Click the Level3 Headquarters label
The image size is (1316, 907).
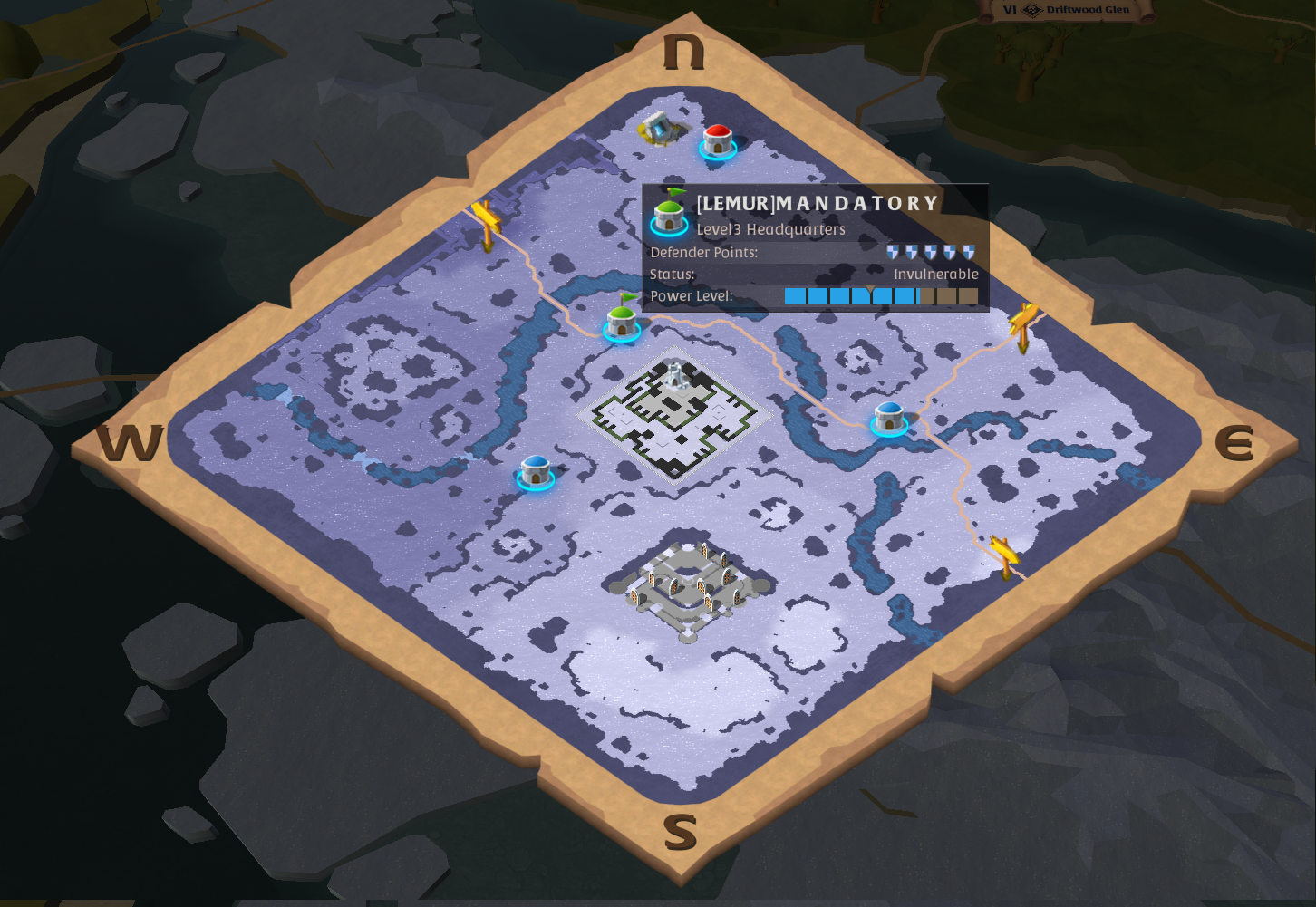click(769, 229)
